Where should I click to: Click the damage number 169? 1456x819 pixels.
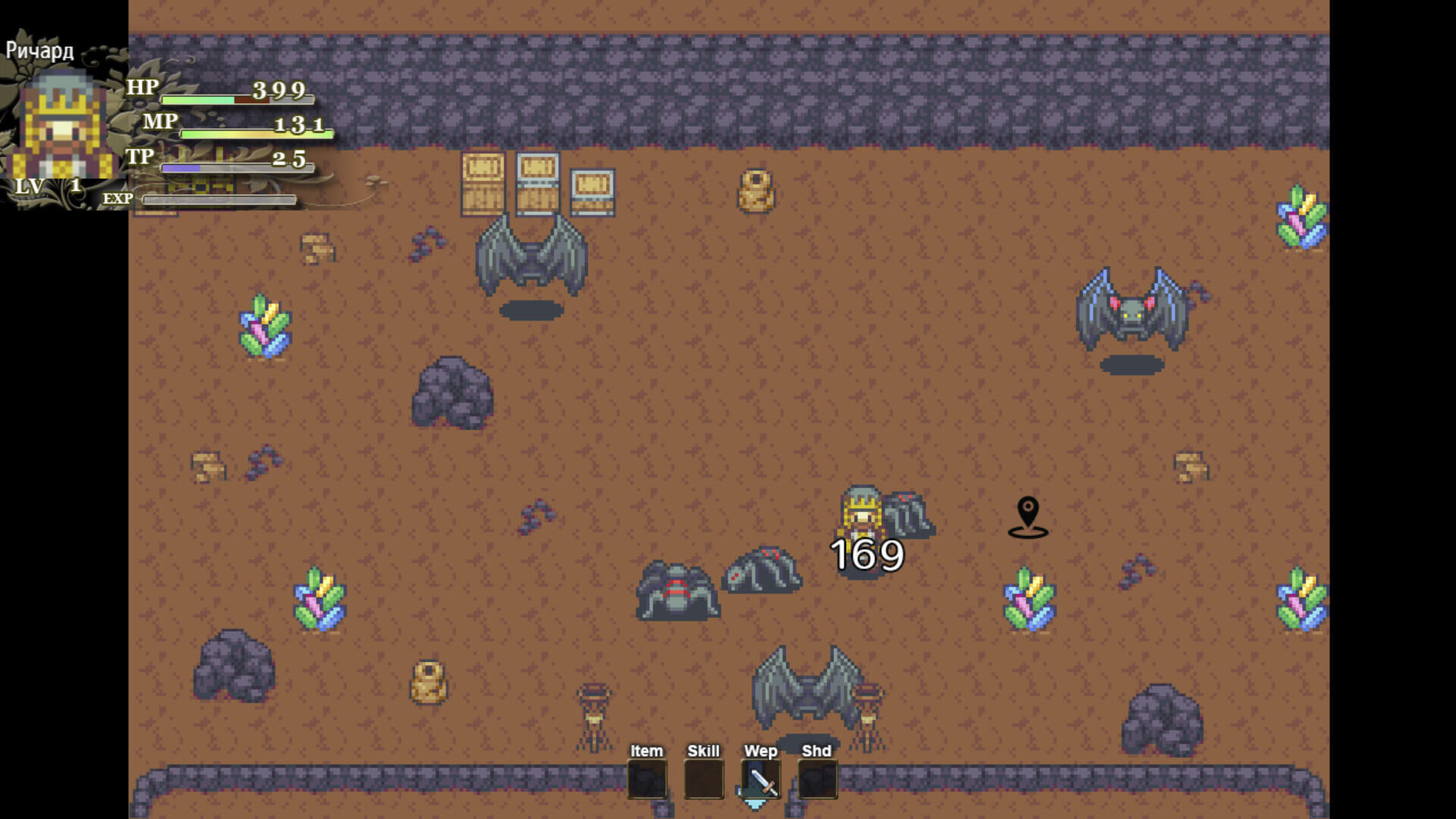865,555
